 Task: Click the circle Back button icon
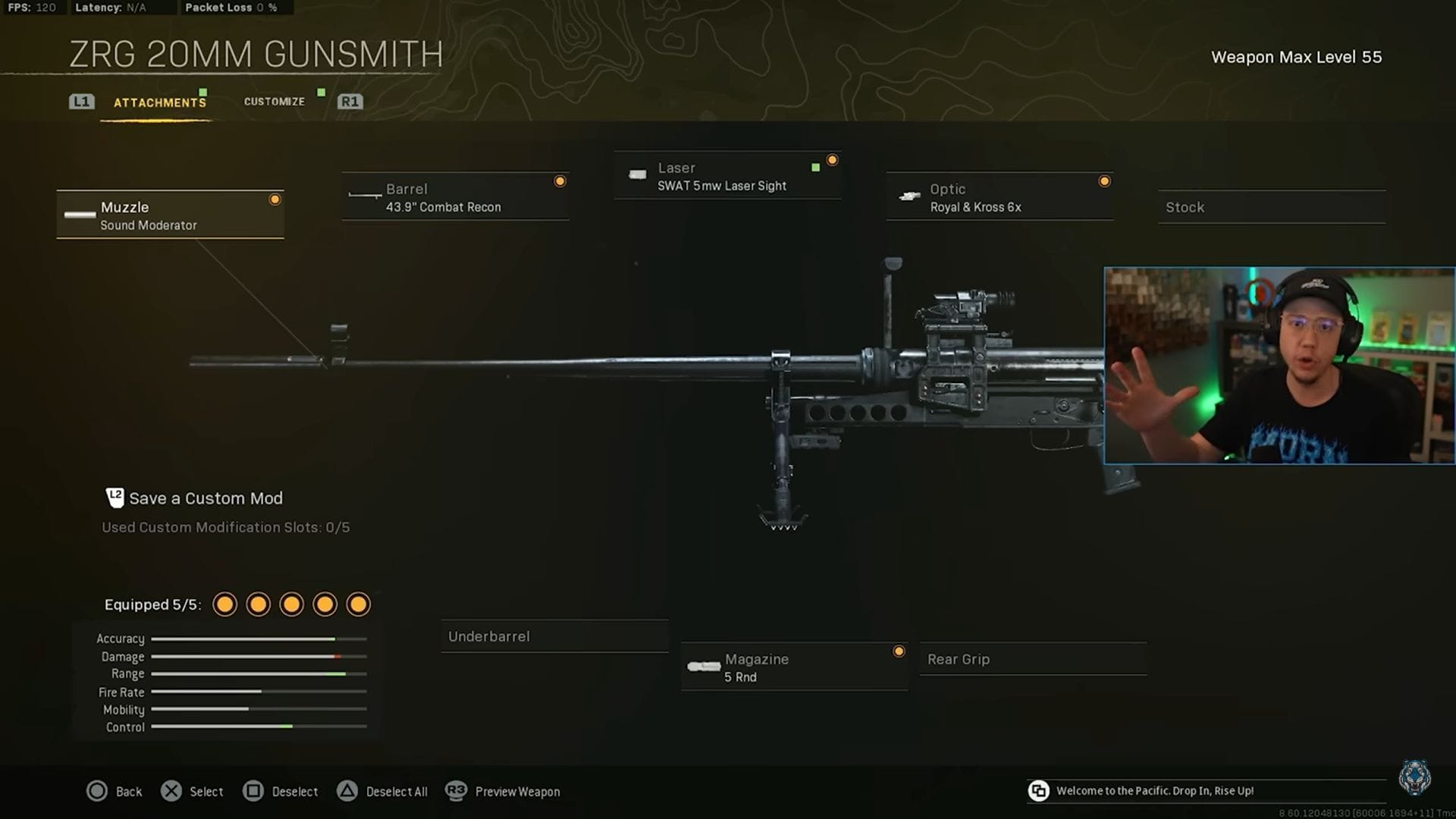pos(99,791)
